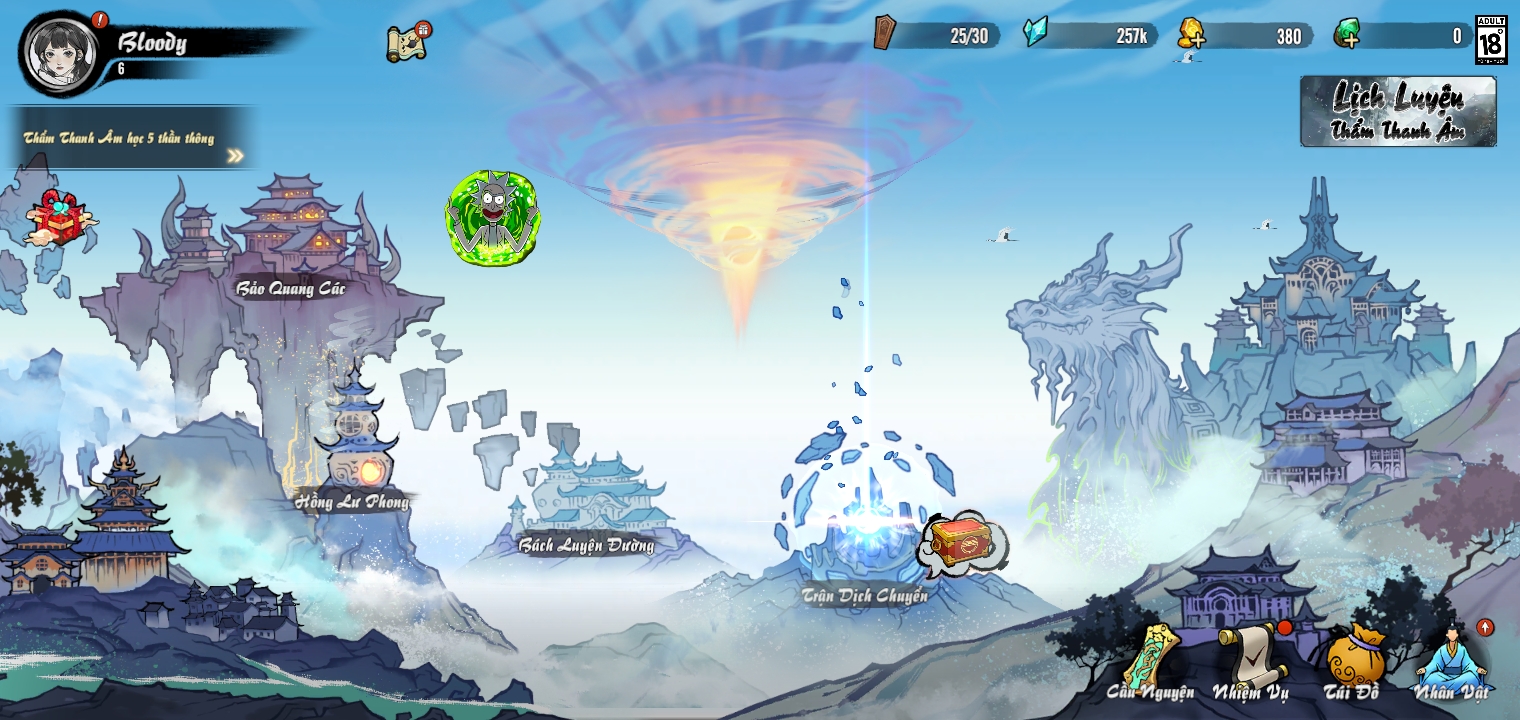Open the red treasure chest bubble
The width and height of the screenshot is (1520, 720).
tap(962, 543)
